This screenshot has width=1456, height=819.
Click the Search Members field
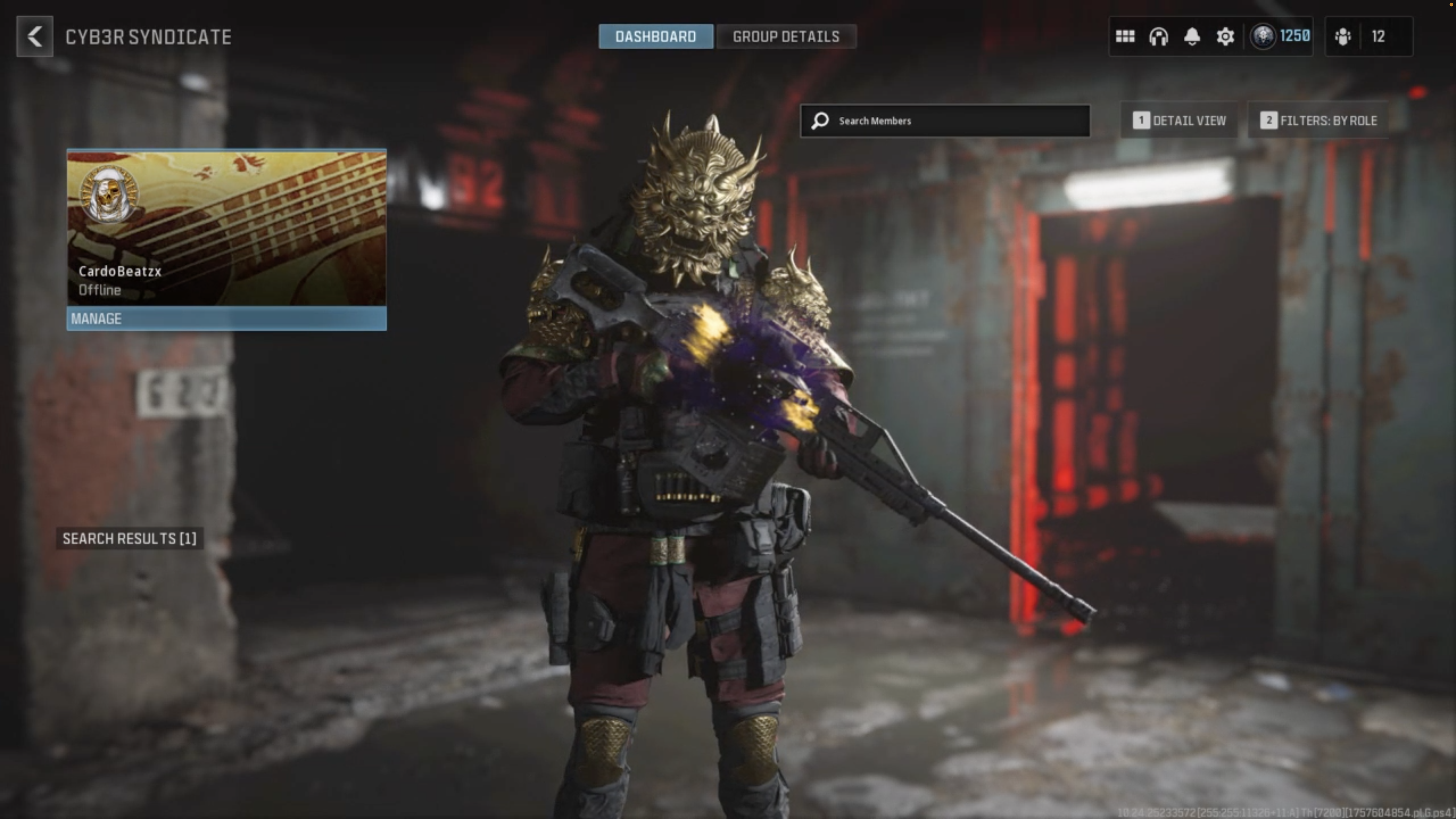tap(945, 121)
